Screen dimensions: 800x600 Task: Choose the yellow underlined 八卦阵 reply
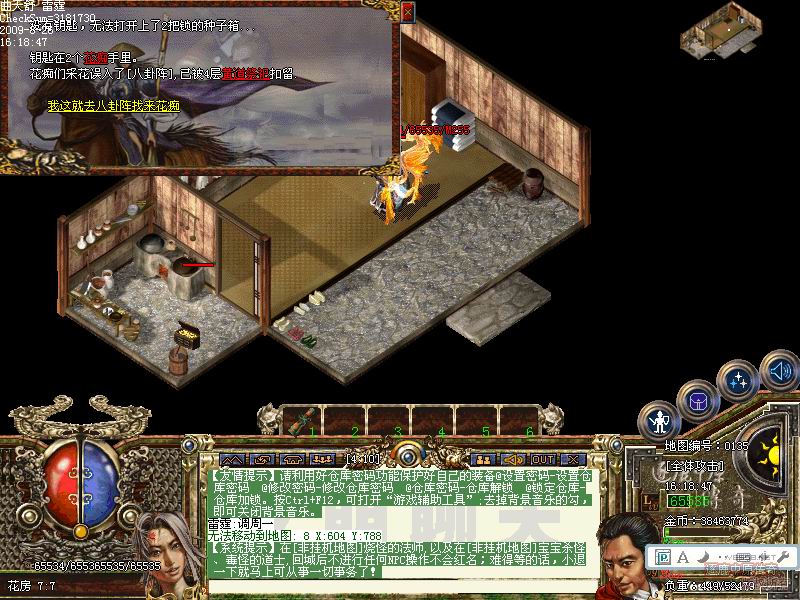pos(114,105)
